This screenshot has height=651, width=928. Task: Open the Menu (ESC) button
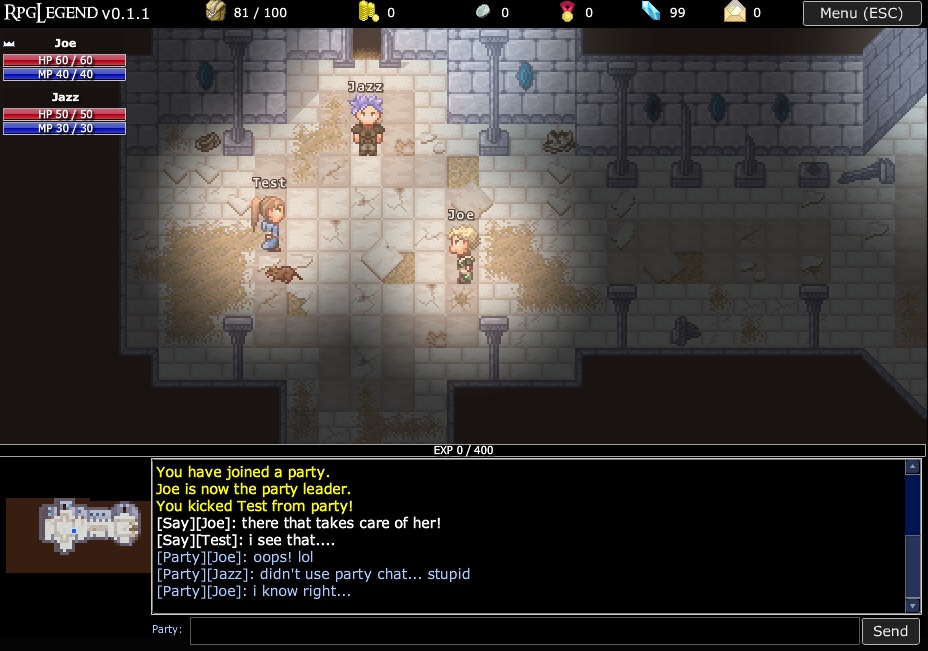(860, 13)
